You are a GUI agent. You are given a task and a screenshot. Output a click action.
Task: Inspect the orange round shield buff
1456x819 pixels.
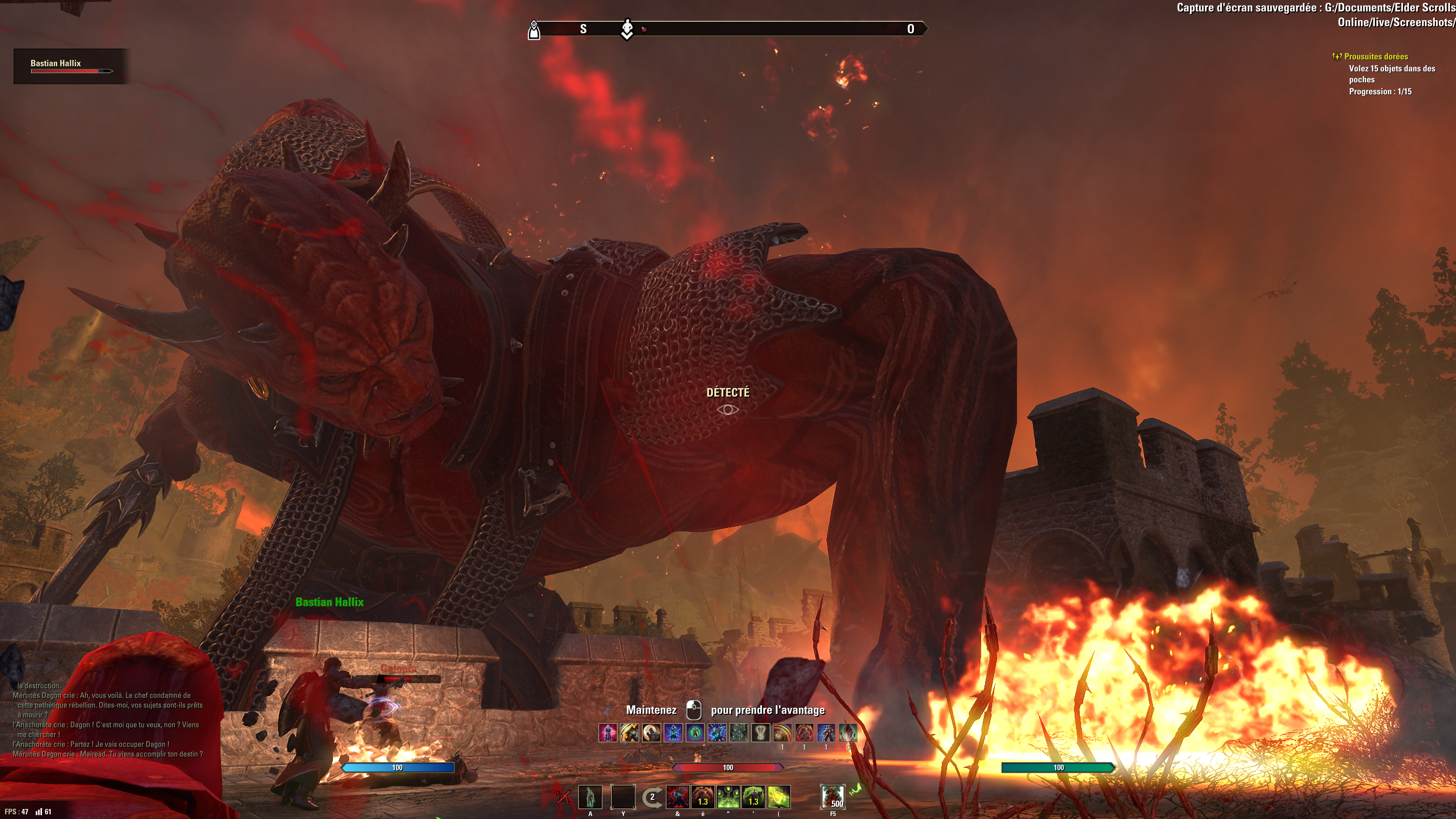(x=782, y=733)
